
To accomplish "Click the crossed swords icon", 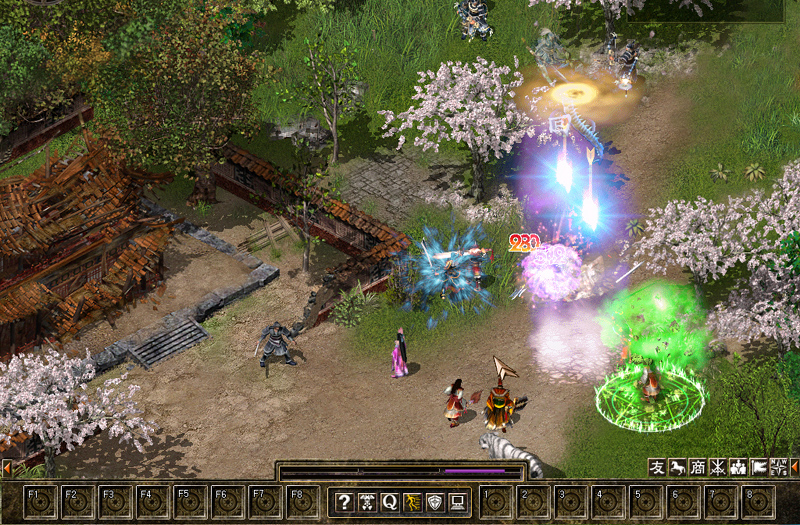I will coord(717,467).
